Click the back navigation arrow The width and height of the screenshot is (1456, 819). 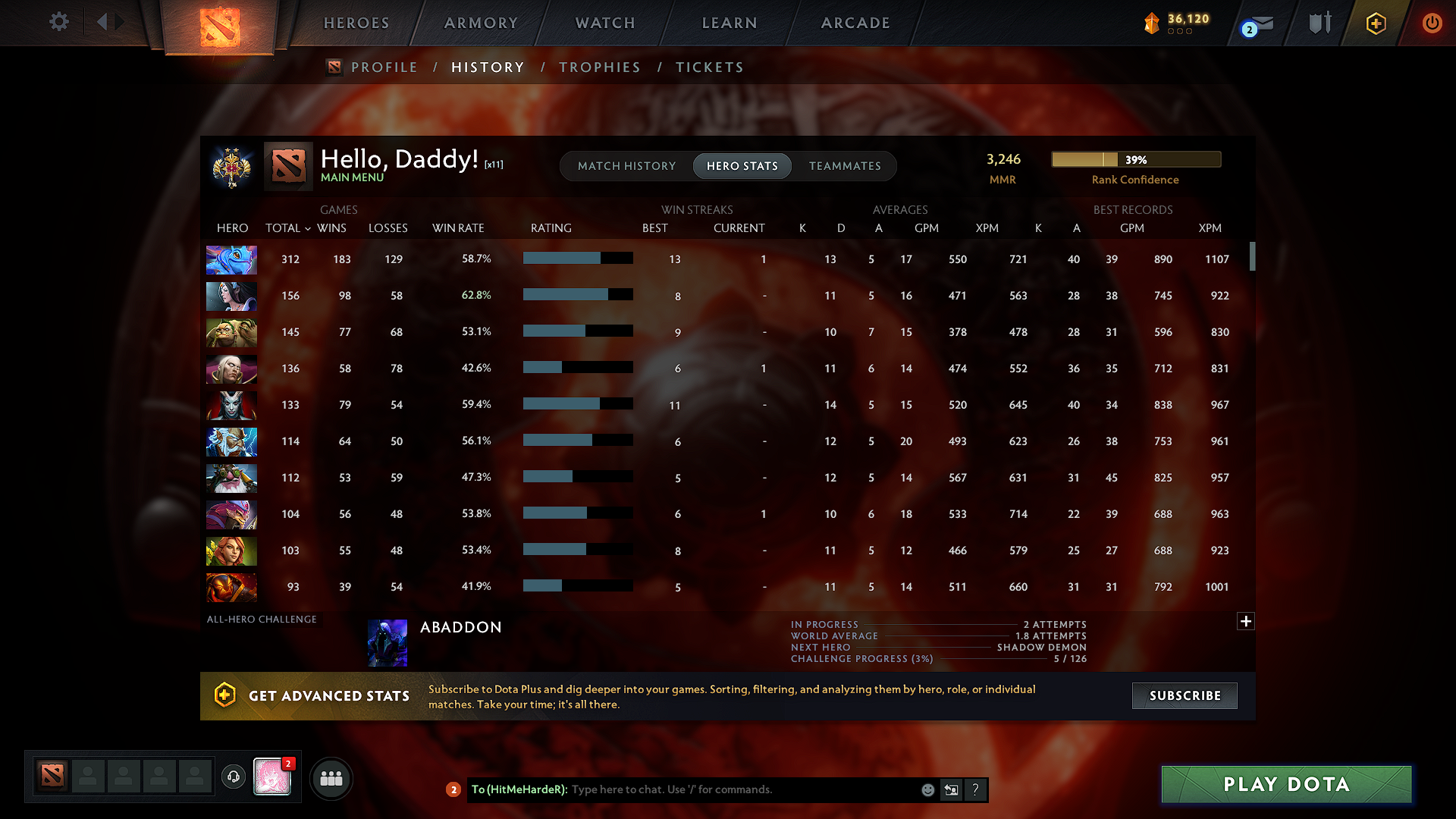click(103, 22)
